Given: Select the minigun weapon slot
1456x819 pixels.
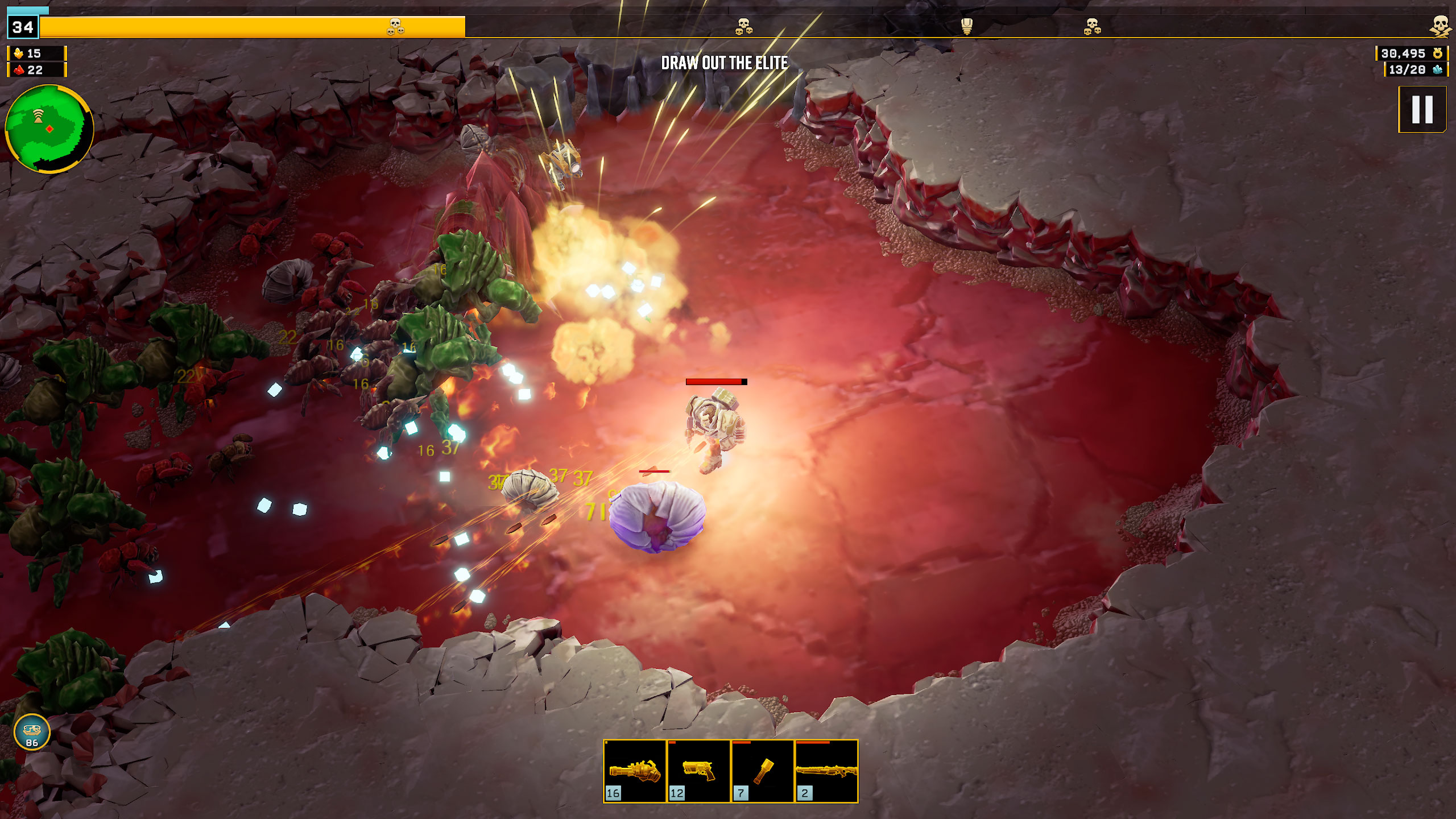Looking at the screenshot, I should (x=635, y=771).
